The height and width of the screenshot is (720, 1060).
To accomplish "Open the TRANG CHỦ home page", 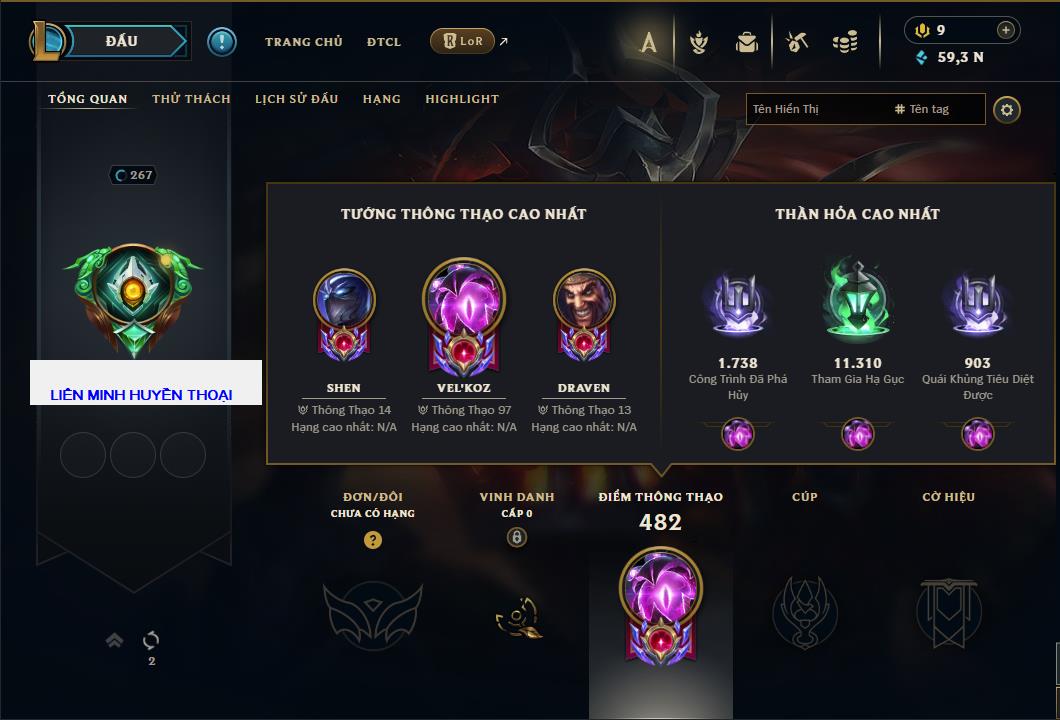I will (303, 42).
